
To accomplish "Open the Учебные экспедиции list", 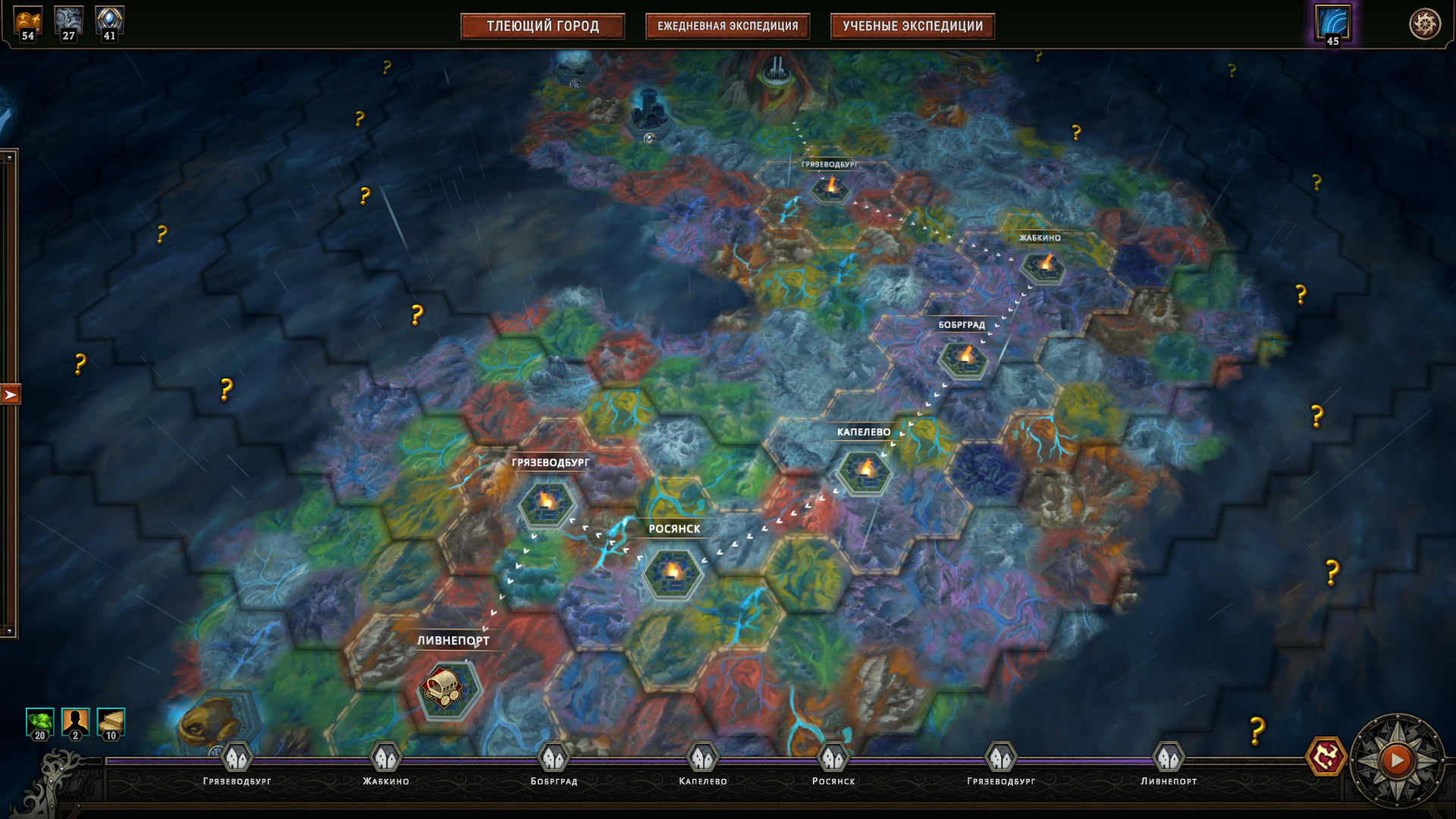I will coord(912,27).
